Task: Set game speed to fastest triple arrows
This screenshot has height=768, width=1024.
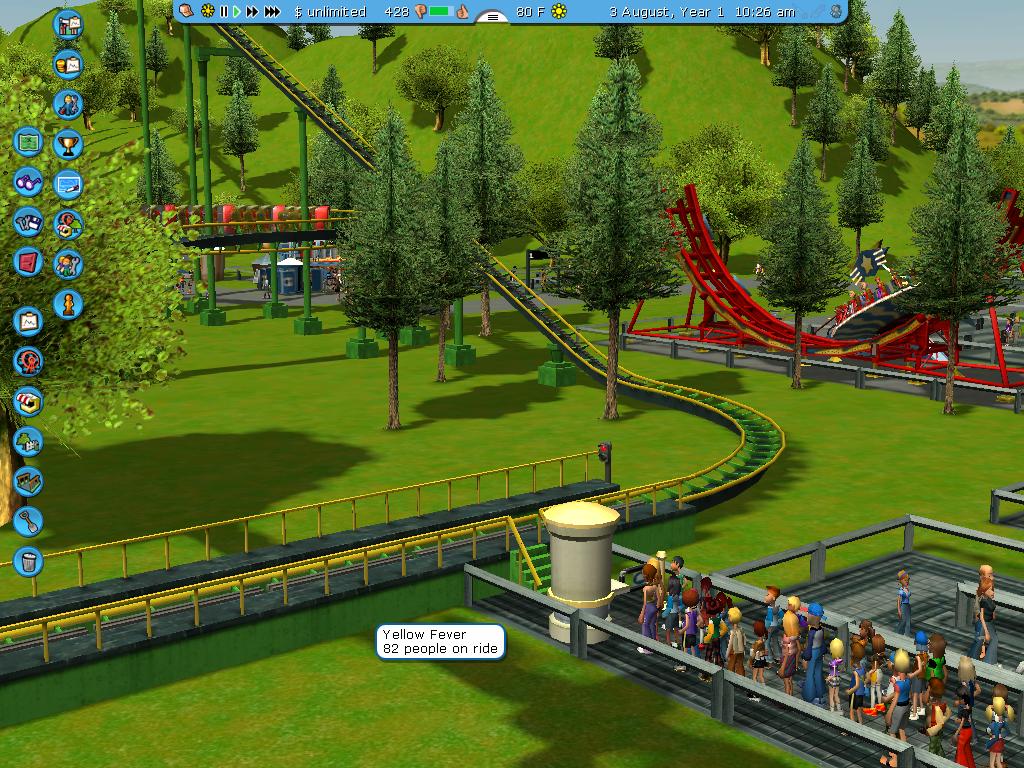Action: (x=271, y=12)
